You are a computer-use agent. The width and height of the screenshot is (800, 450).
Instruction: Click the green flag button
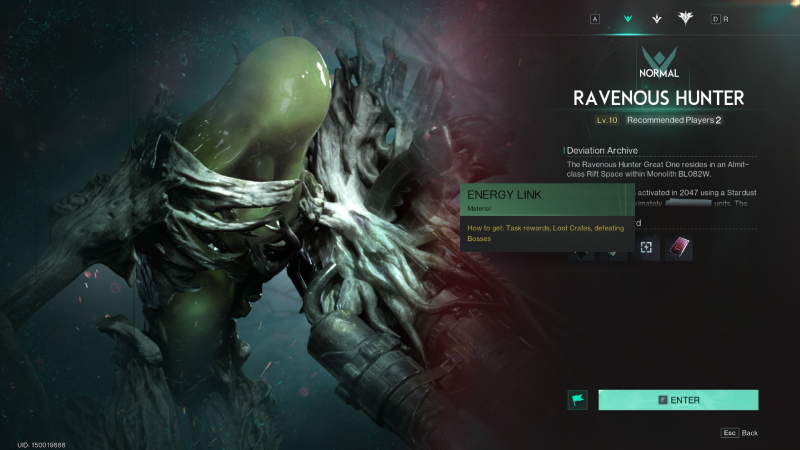[577, 400]
